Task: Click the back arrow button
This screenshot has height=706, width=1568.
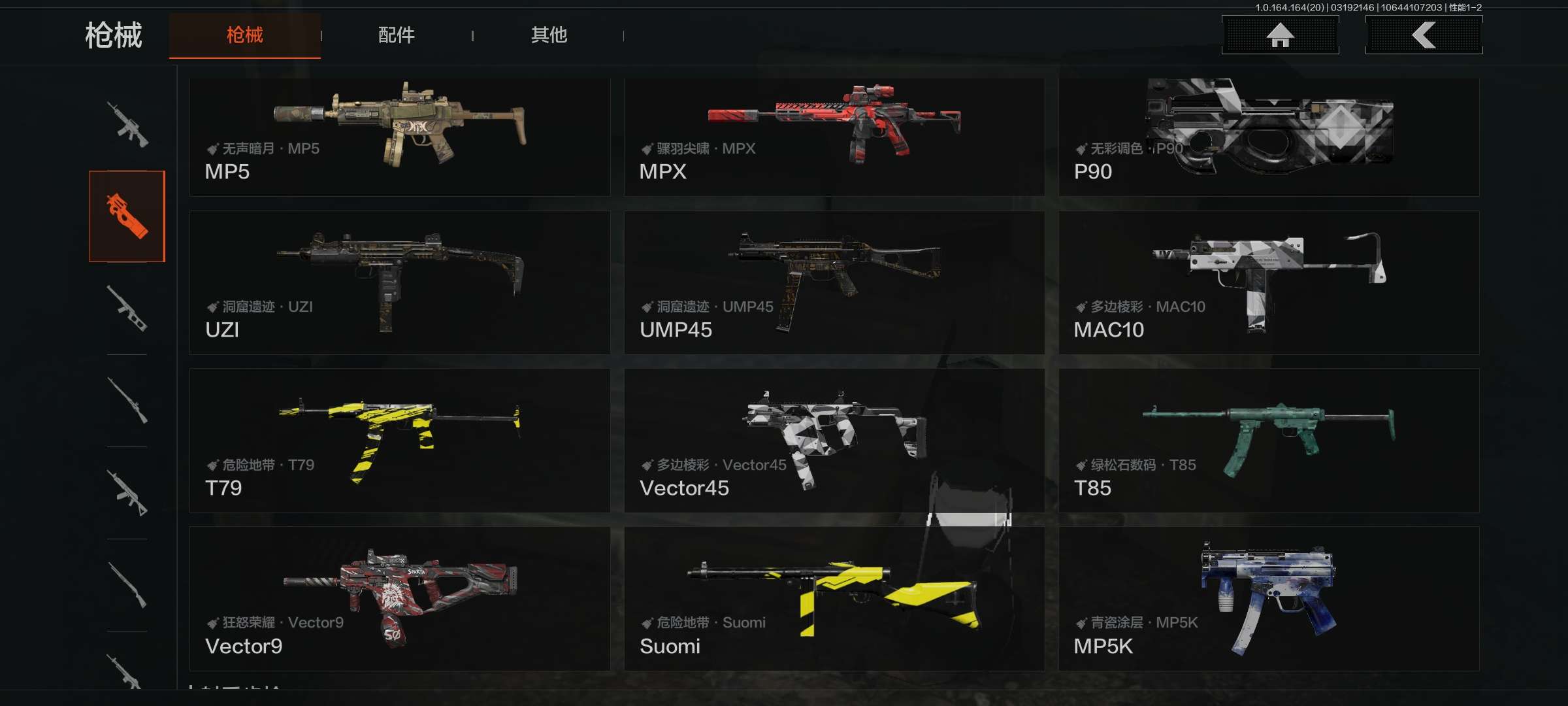Action: pyautogui.click(x=1424, y=35)
